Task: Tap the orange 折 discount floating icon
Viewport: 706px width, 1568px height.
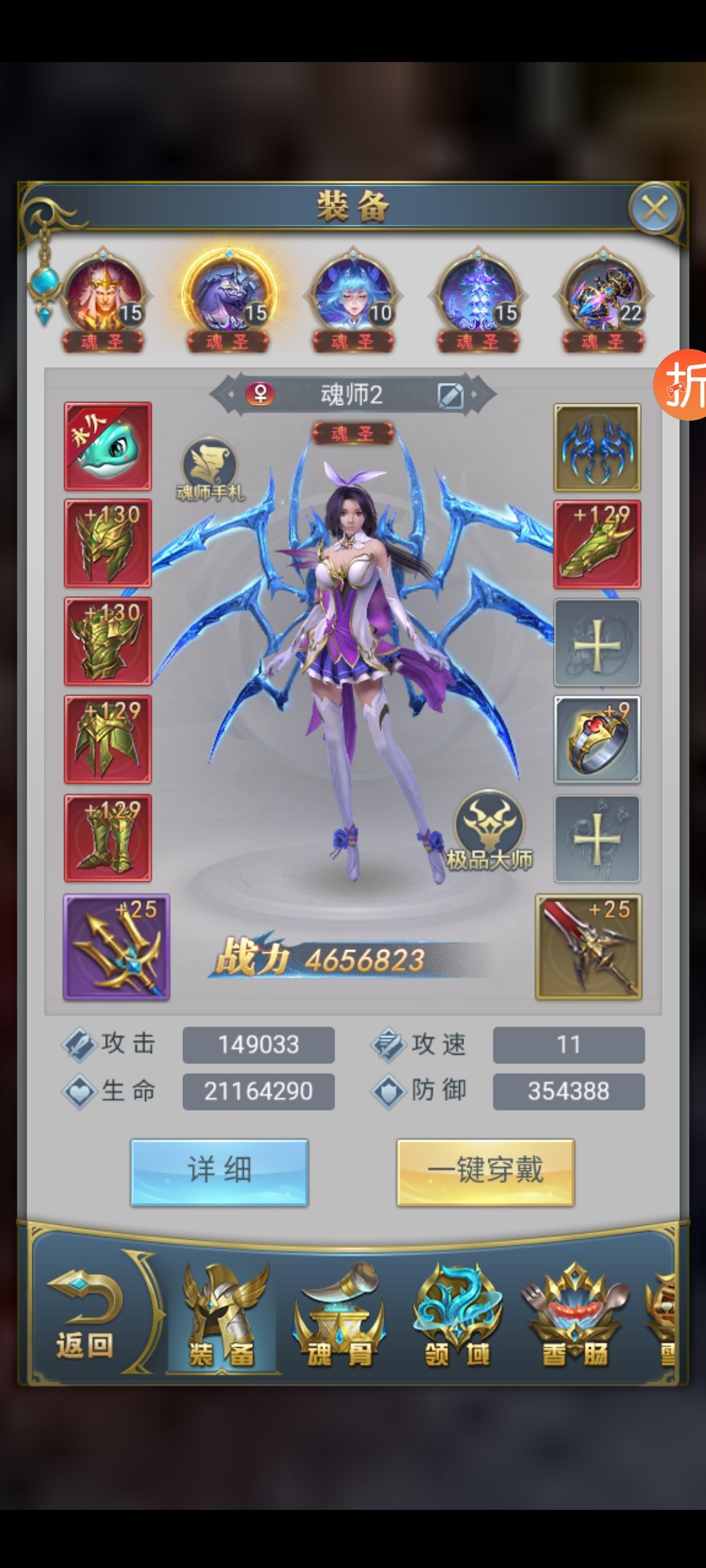Action: (682, 384)
